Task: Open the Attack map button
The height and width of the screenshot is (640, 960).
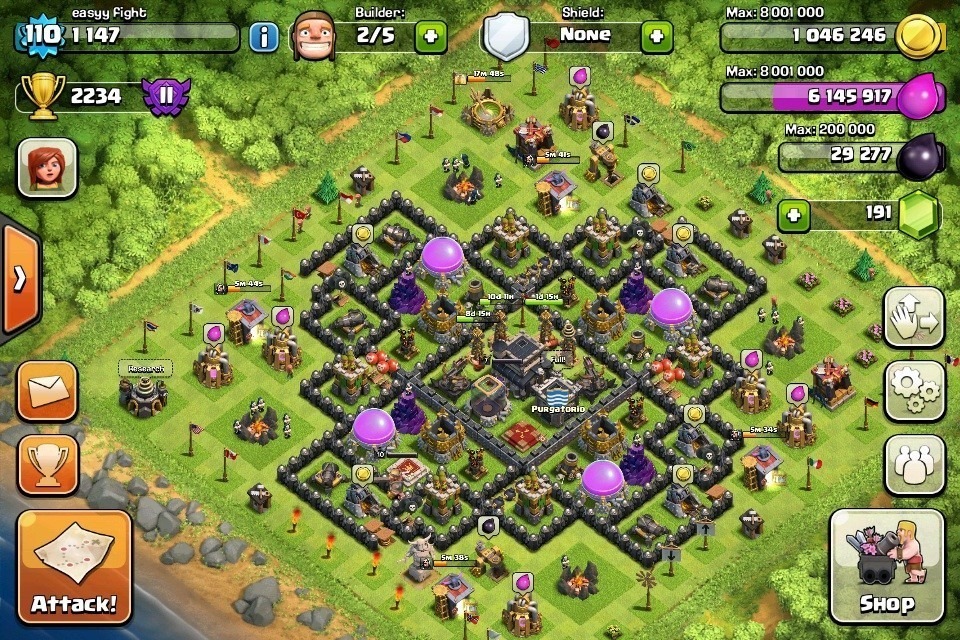Action: (74, 567)
